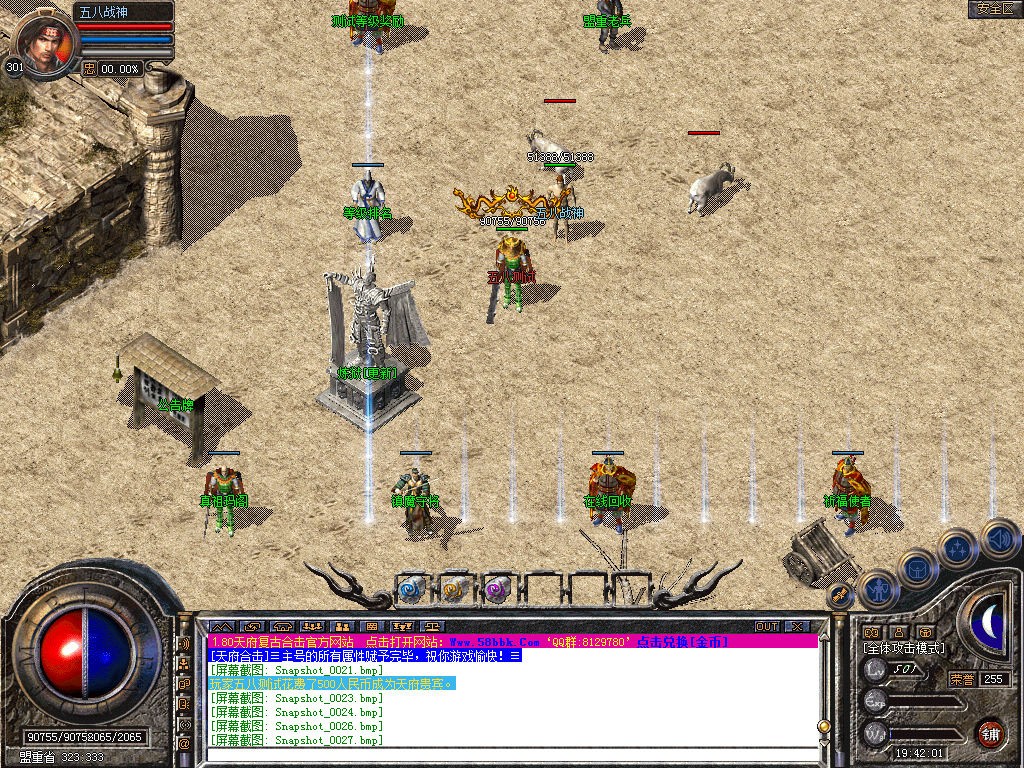1024x768 pixels.
Task: Use the orange swirl belt item
Action: click(x=454, y=589)
